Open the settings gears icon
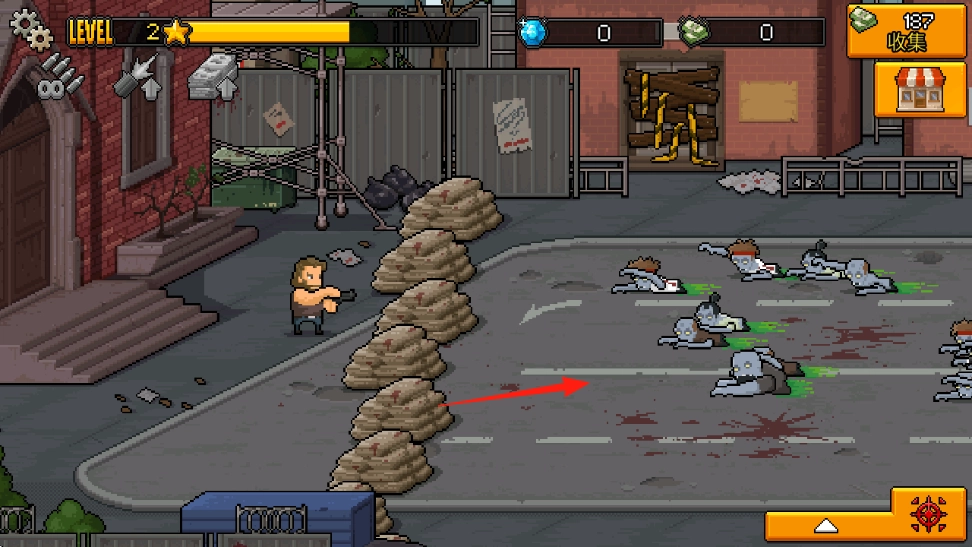The image size is (972, 547). pyautogui.click(x=30, y=30)
